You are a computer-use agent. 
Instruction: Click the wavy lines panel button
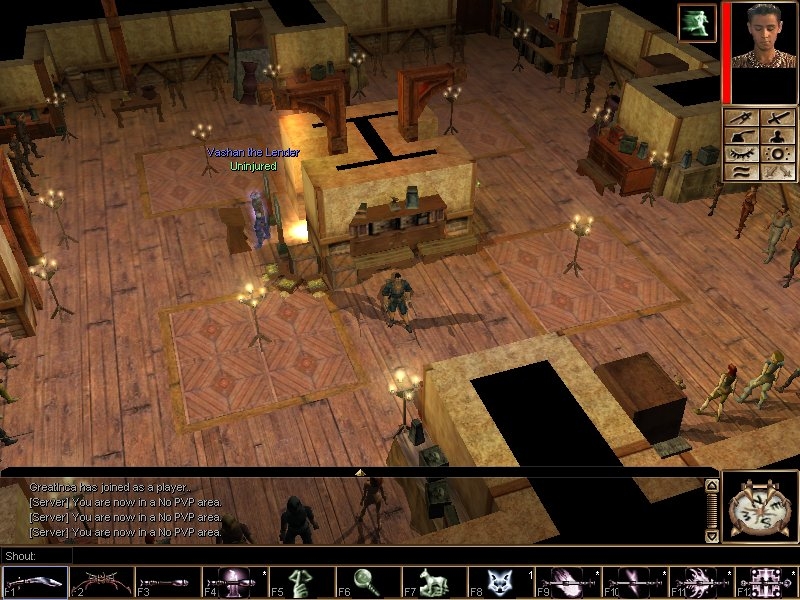click(x=743, y=172)
